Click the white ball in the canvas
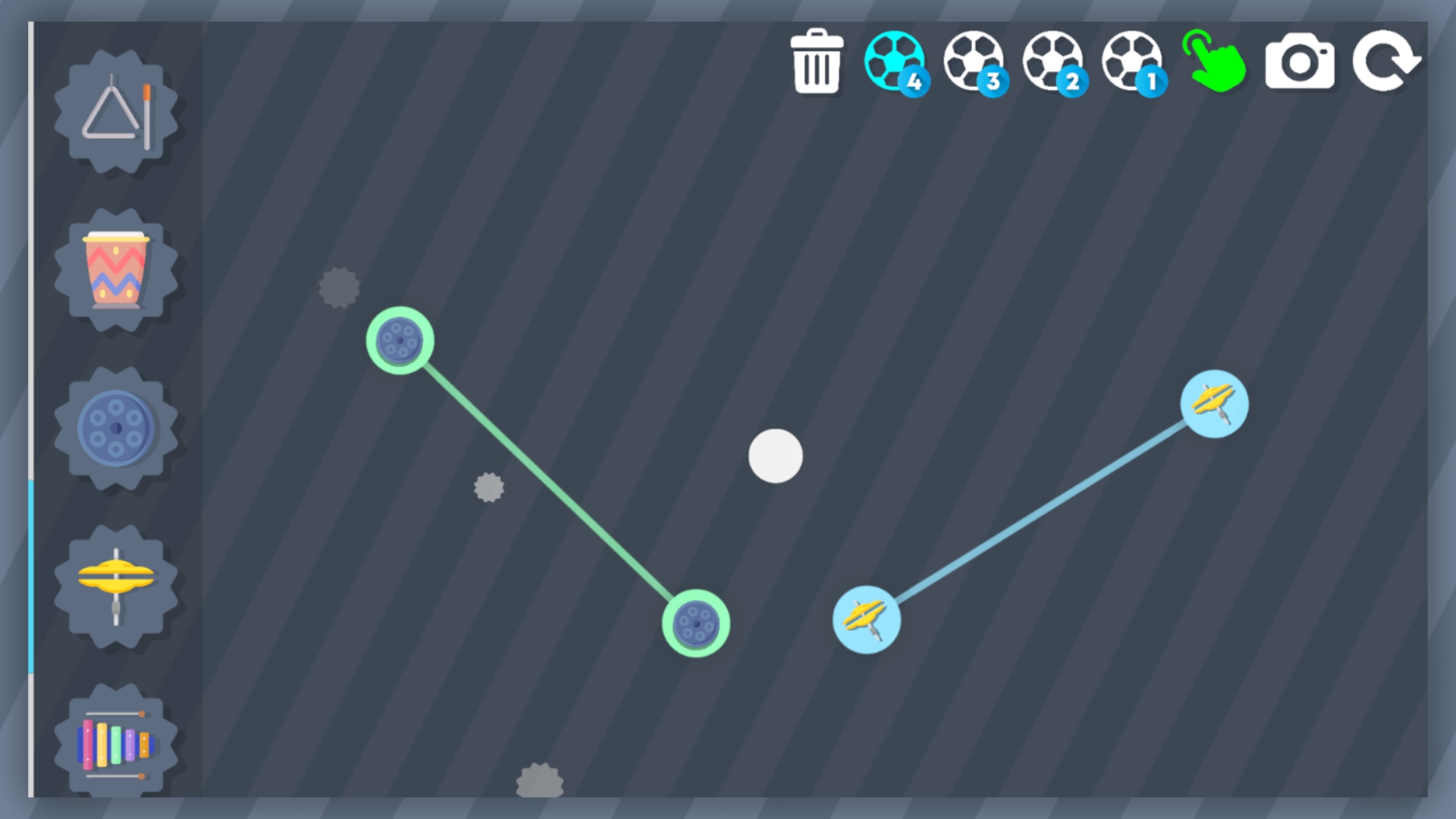 pos(776,456)
